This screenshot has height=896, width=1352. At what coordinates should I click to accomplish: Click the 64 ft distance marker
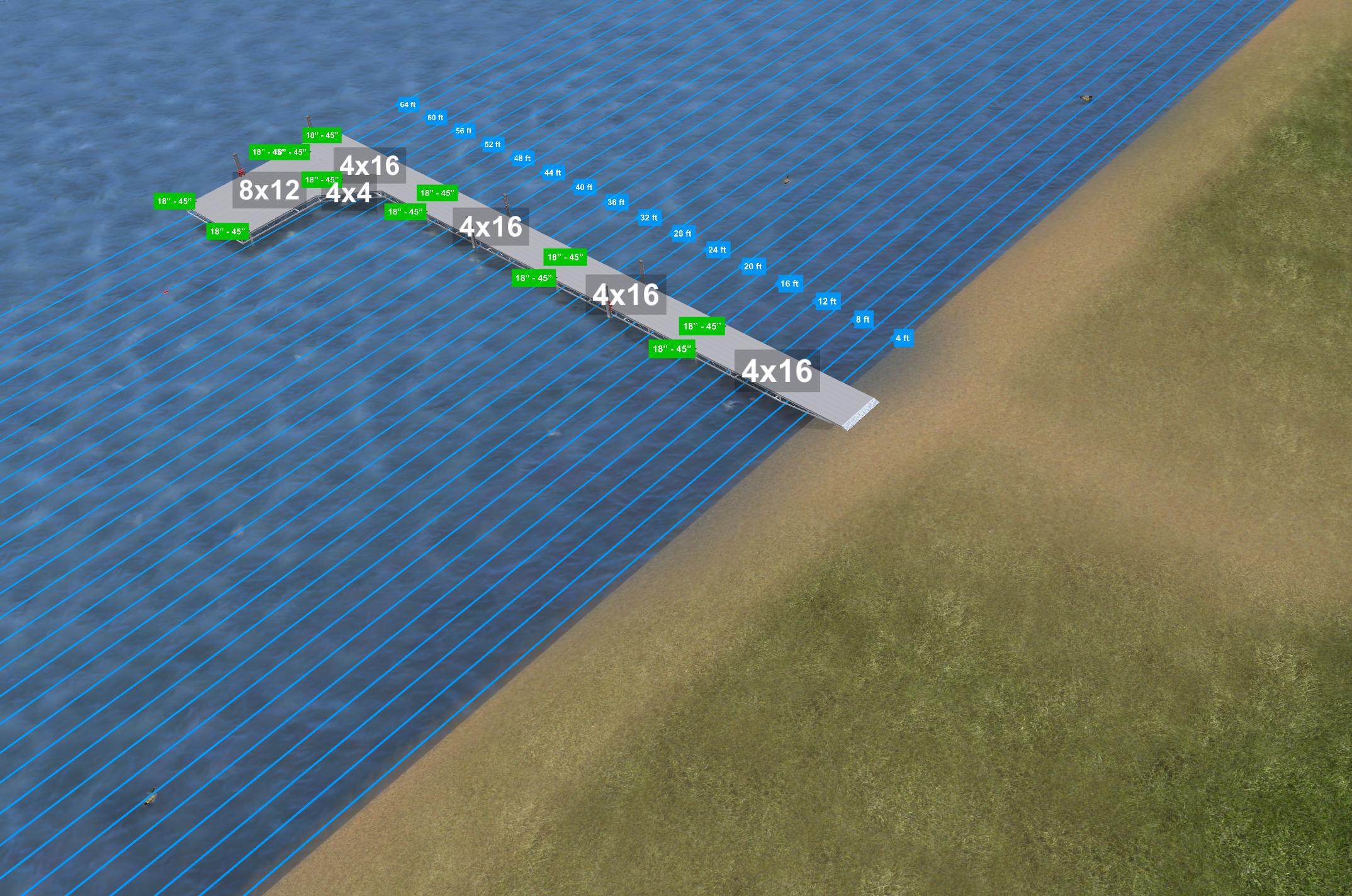click(407, 104)
